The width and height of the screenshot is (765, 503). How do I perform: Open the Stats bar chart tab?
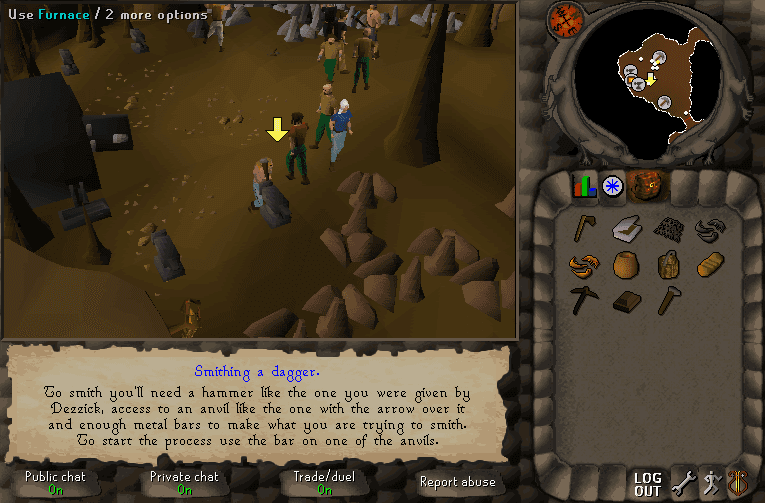click(x=584, y=186)
